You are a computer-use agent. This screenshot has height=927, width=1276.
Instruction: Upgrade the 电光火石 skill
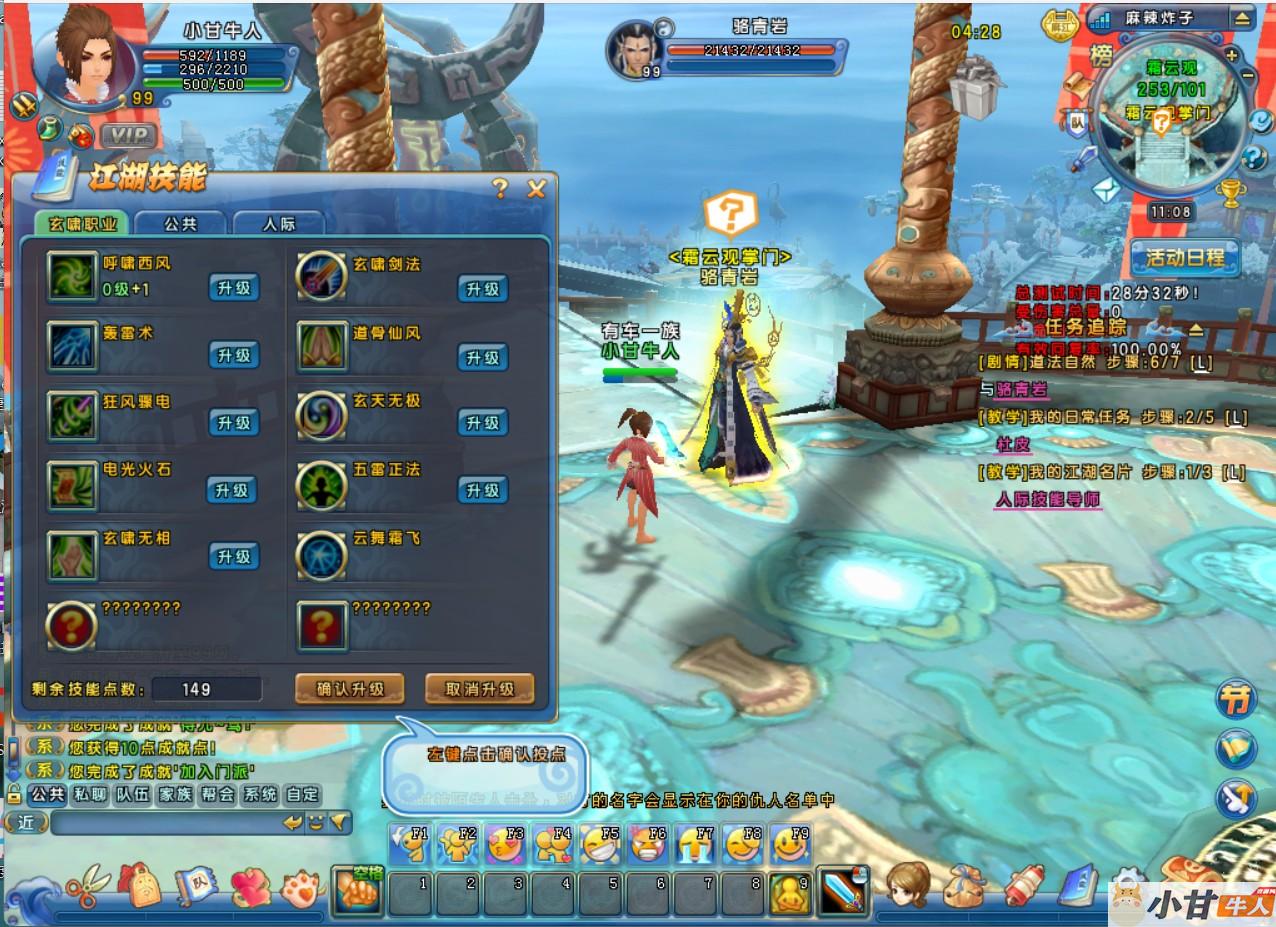pos(233,490)
